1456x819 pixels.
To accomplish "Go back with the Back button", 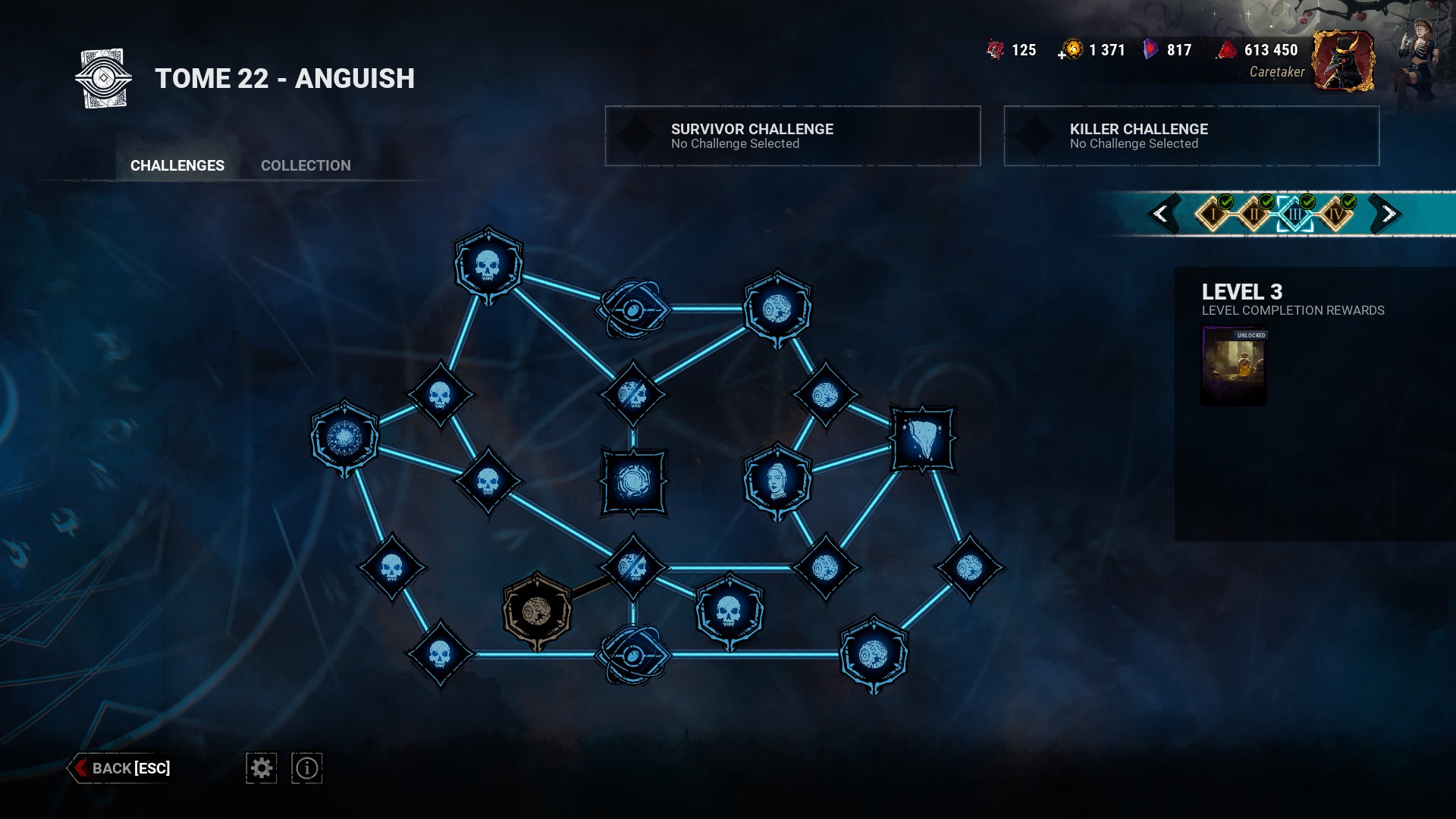I will click(x=121, y=768).
